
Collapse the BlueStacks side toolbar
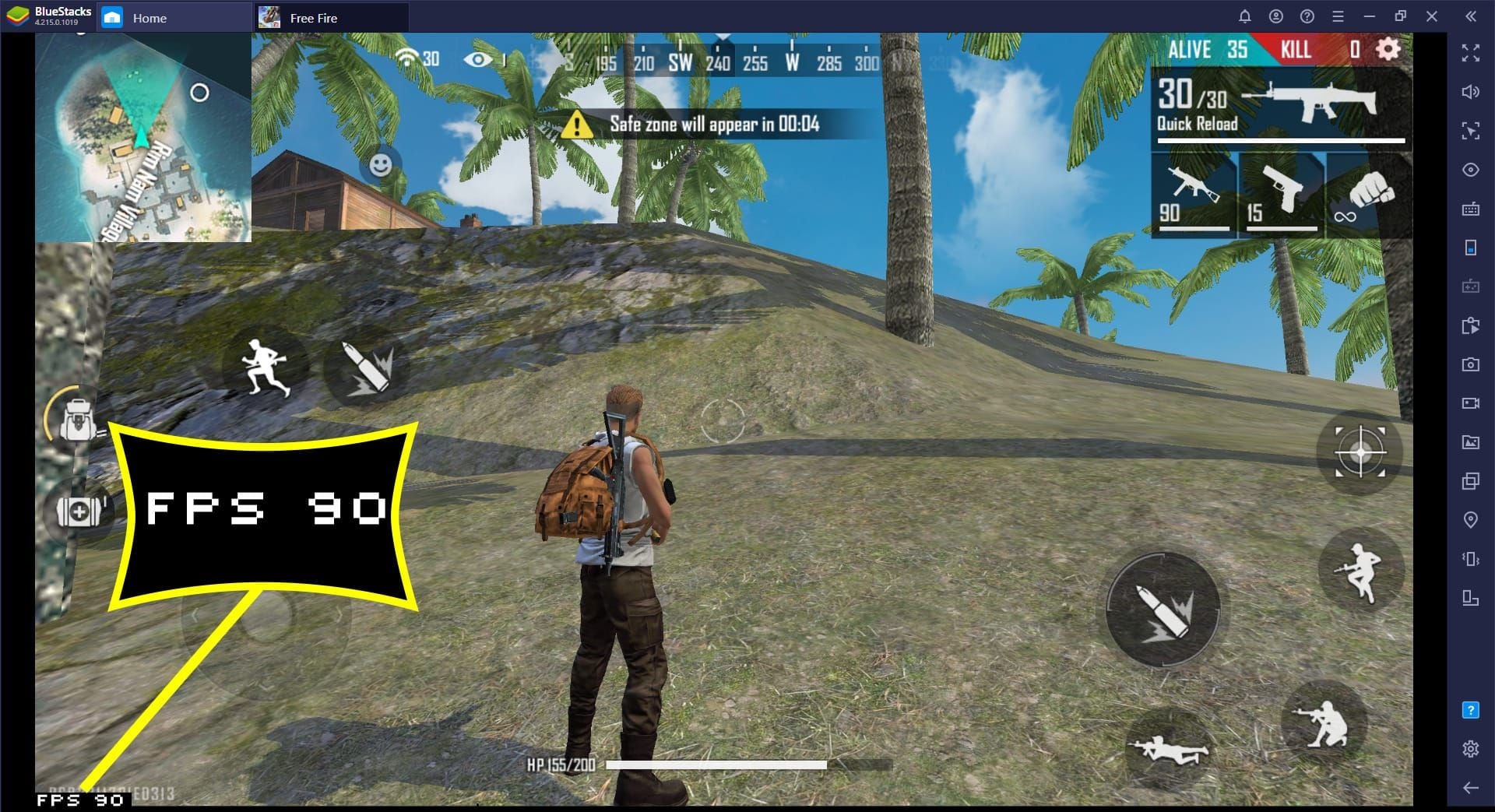click(1470, 16)
